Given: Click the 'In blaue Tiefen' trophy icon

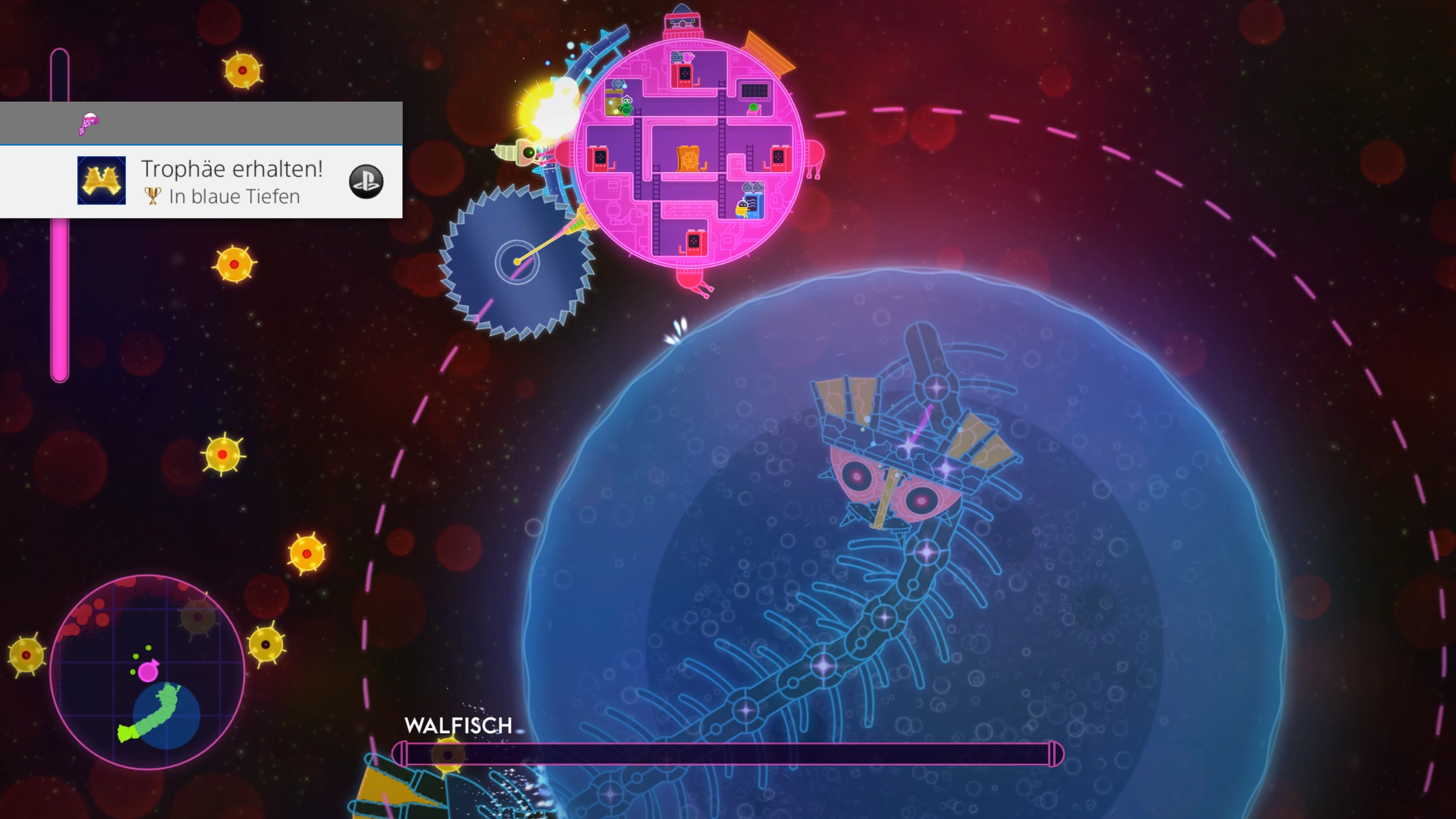Looking at the screenshot, I should click(102, 180).
